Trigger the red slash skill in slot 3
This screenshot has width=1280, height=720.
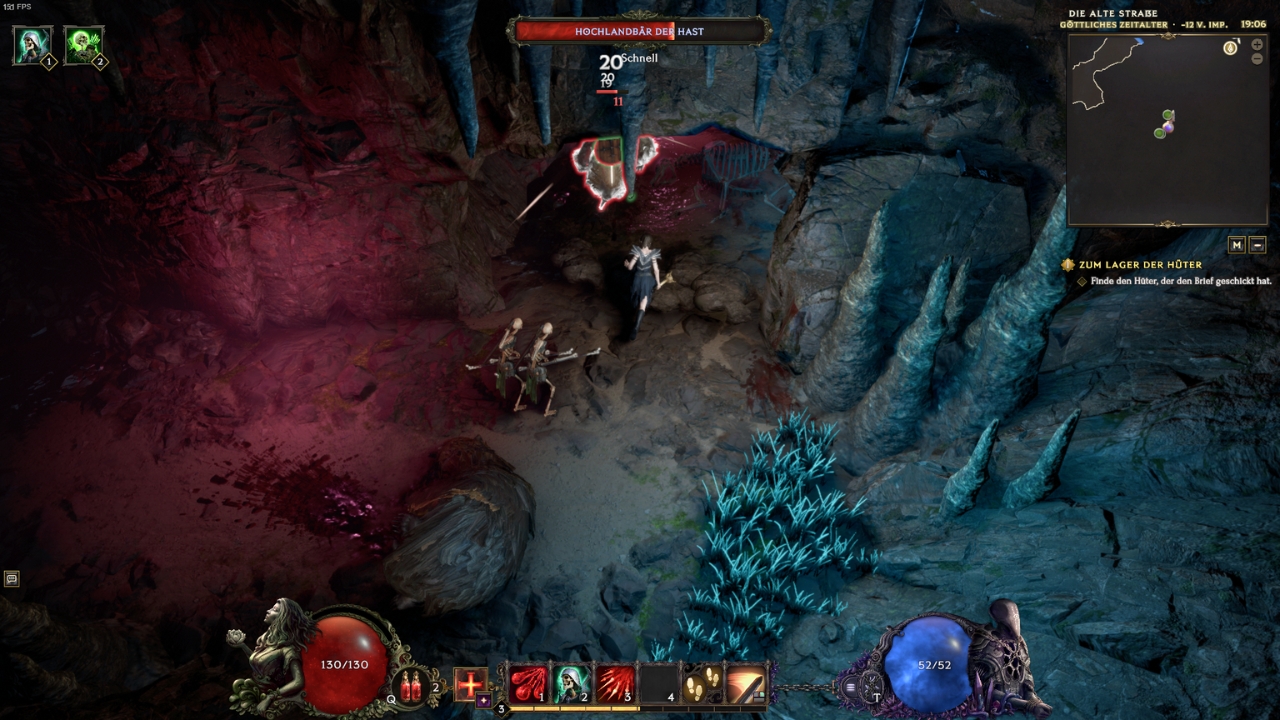615,684
